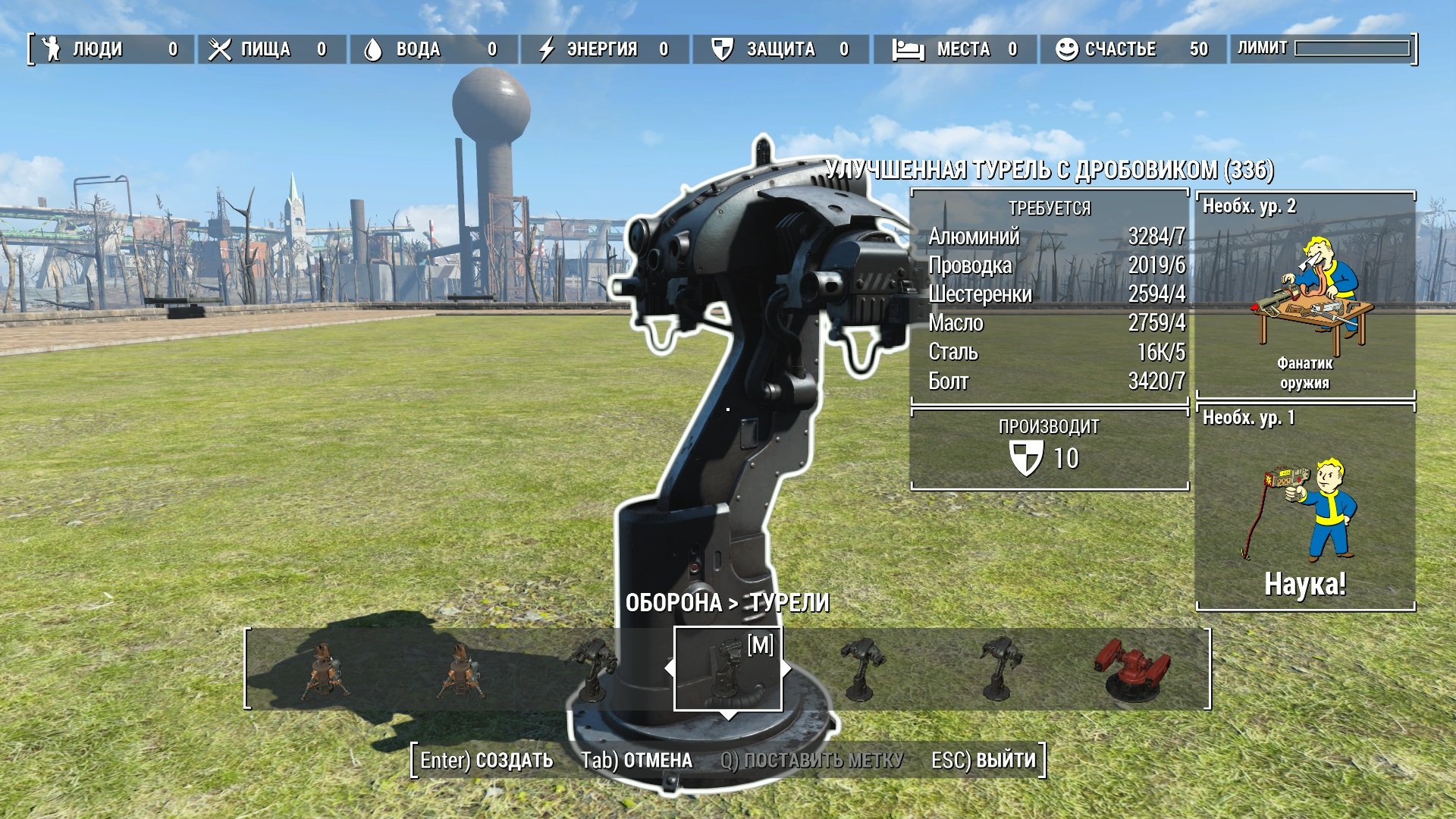The image size is (1456, 819).
Task: Build the turret with the СОЗДАТЬ button
Action: tap(487, 761)
